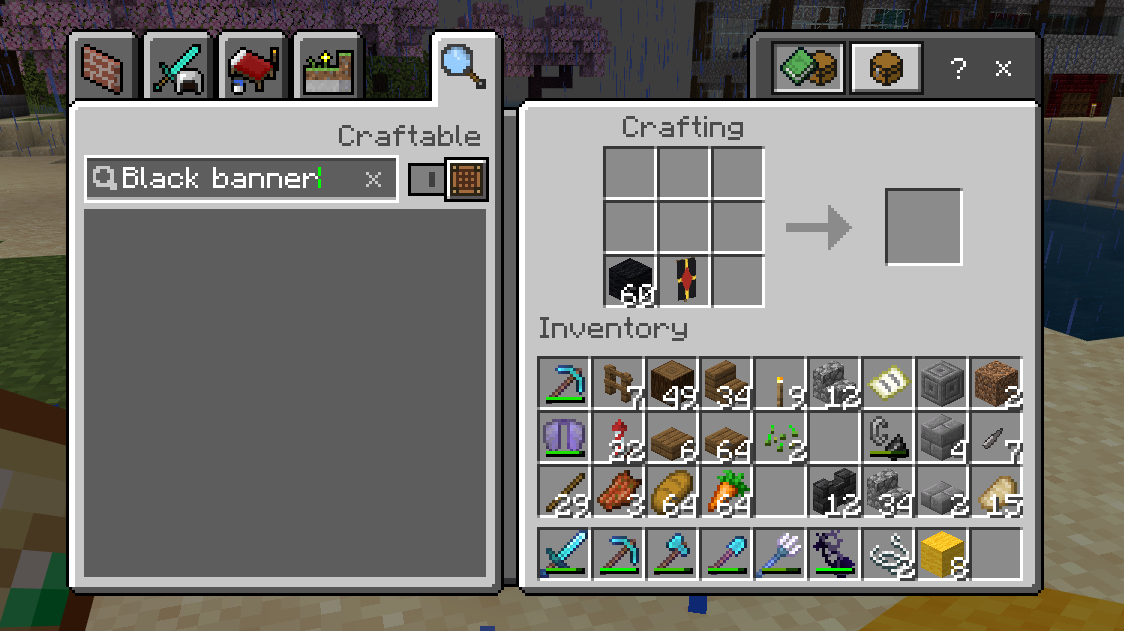Toggle the Craftable filter switch
Image resolution: width=1124 pixels, height=631 pixels.
[426, 180]
